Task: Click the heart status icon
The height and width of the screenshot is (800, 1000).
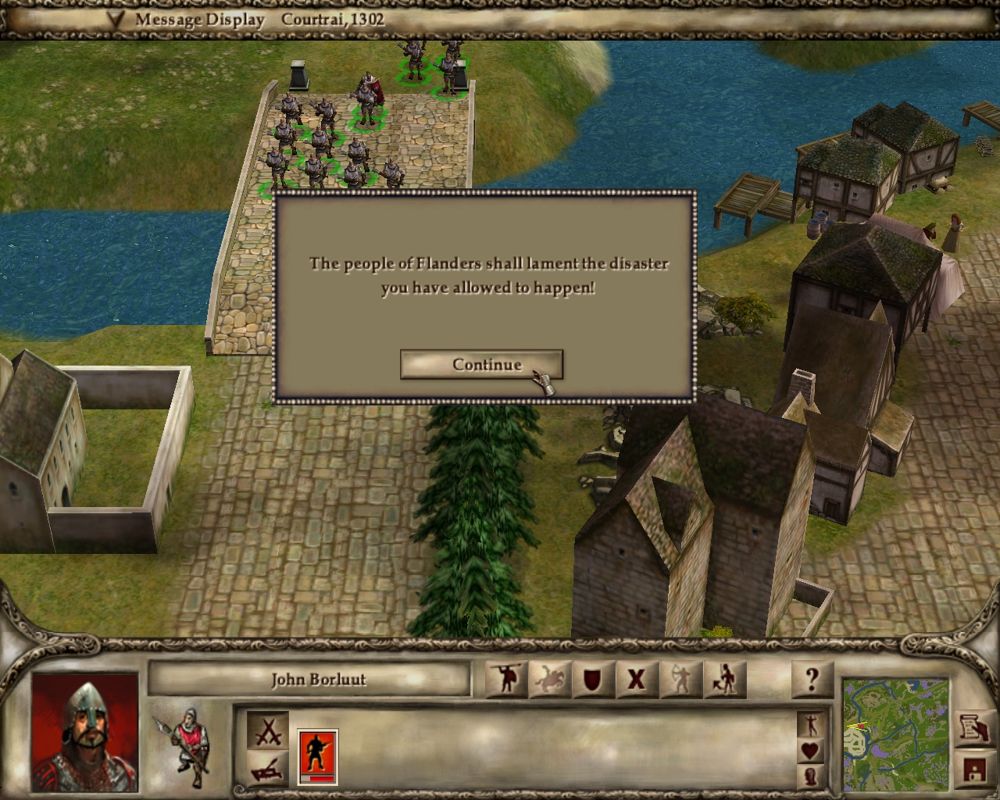Action: pyautogui.click(x=811, y=750)
